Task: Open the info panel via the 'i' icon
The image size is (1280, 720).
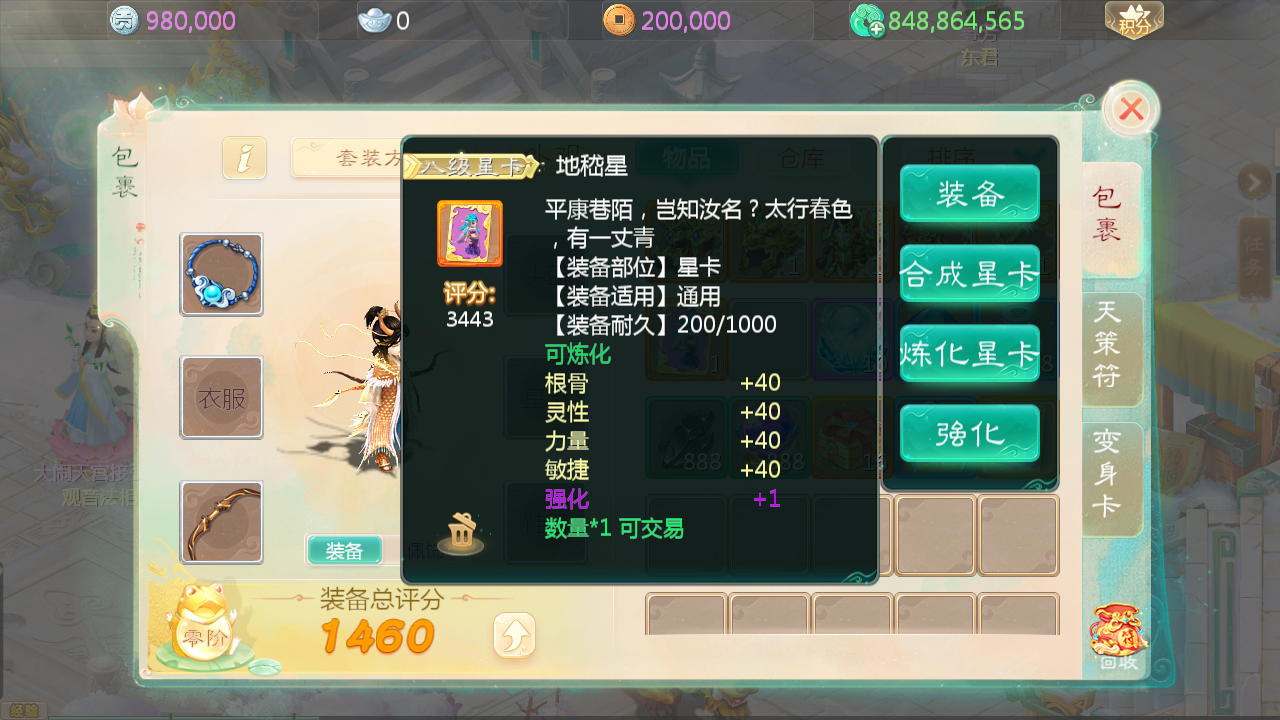Action: coord(243,158)
